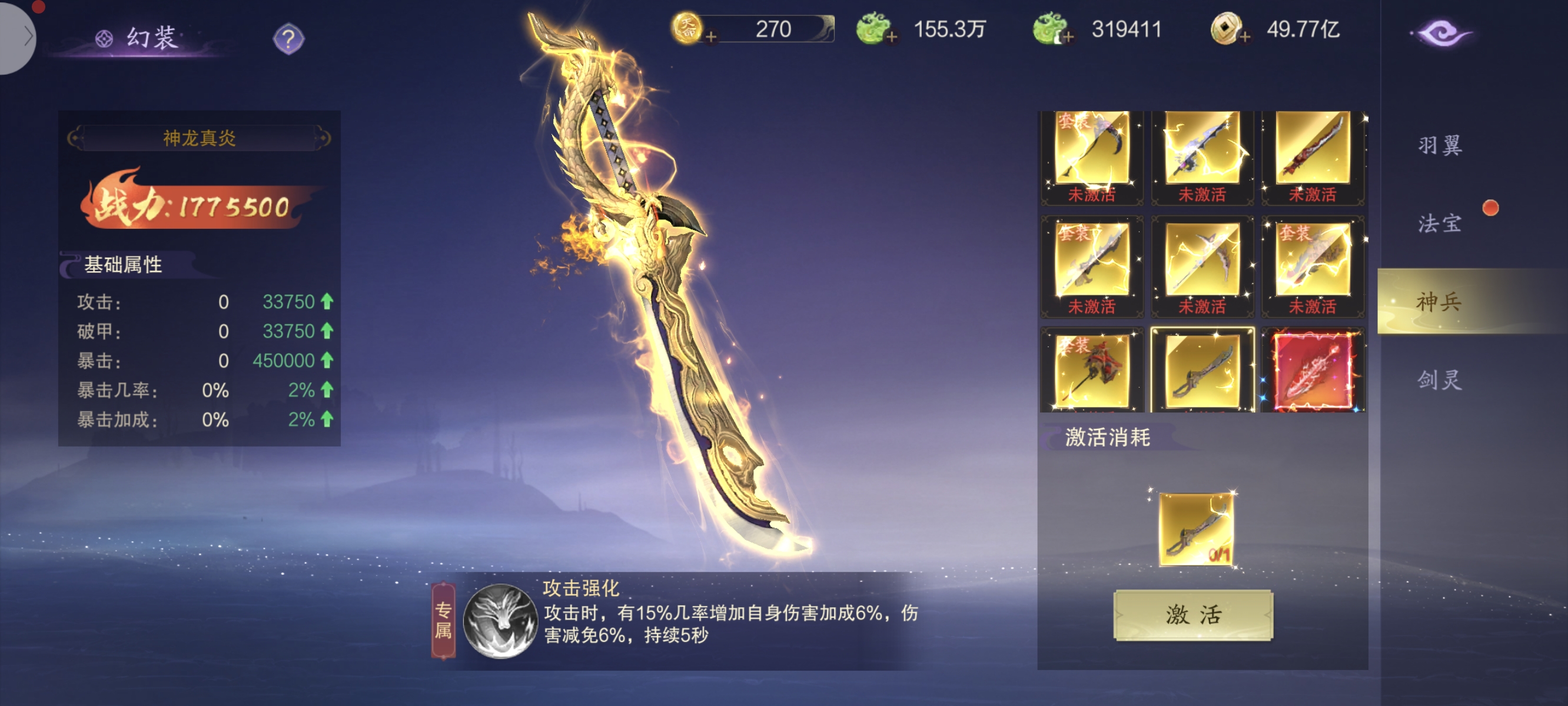Open the 剑灵 (Sword Spirit) tab
This screenshot has width=1568, height=706.
1439,380
